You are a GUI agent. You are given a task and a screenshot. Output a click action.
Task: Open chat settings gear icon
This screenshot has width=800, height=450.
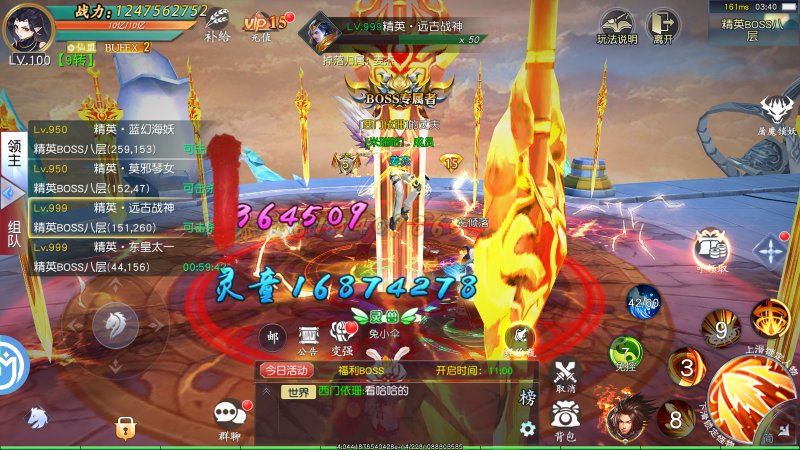tap(527, 429)
